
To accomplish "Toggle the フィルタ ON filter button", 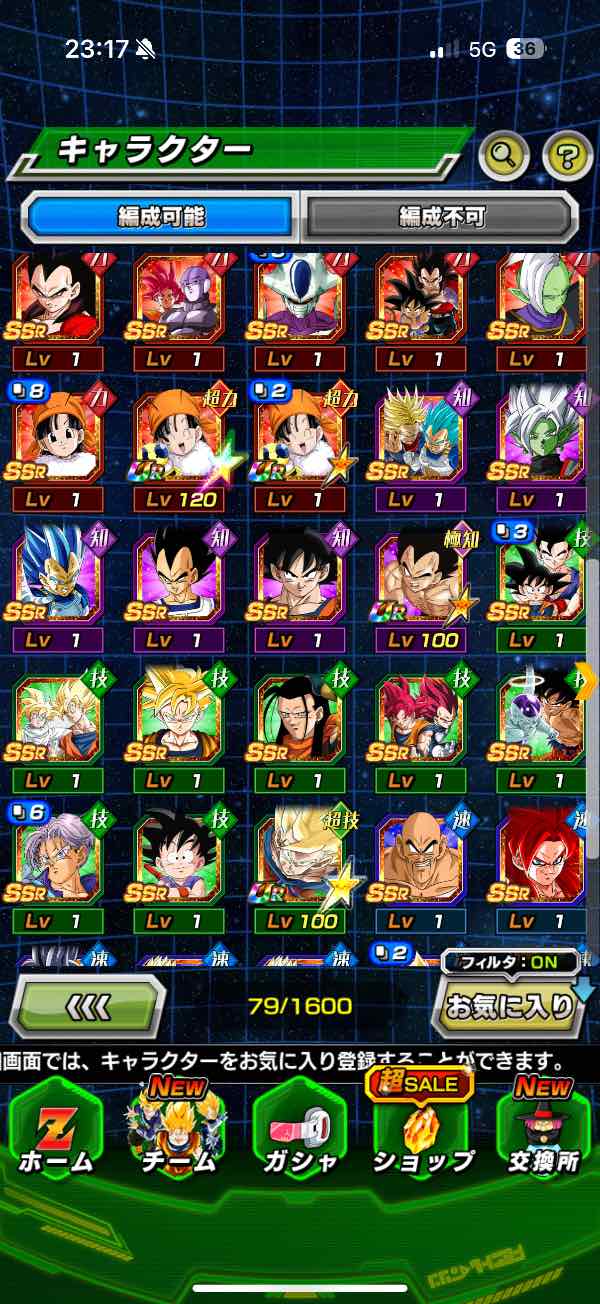I will [x=511, y=963].
